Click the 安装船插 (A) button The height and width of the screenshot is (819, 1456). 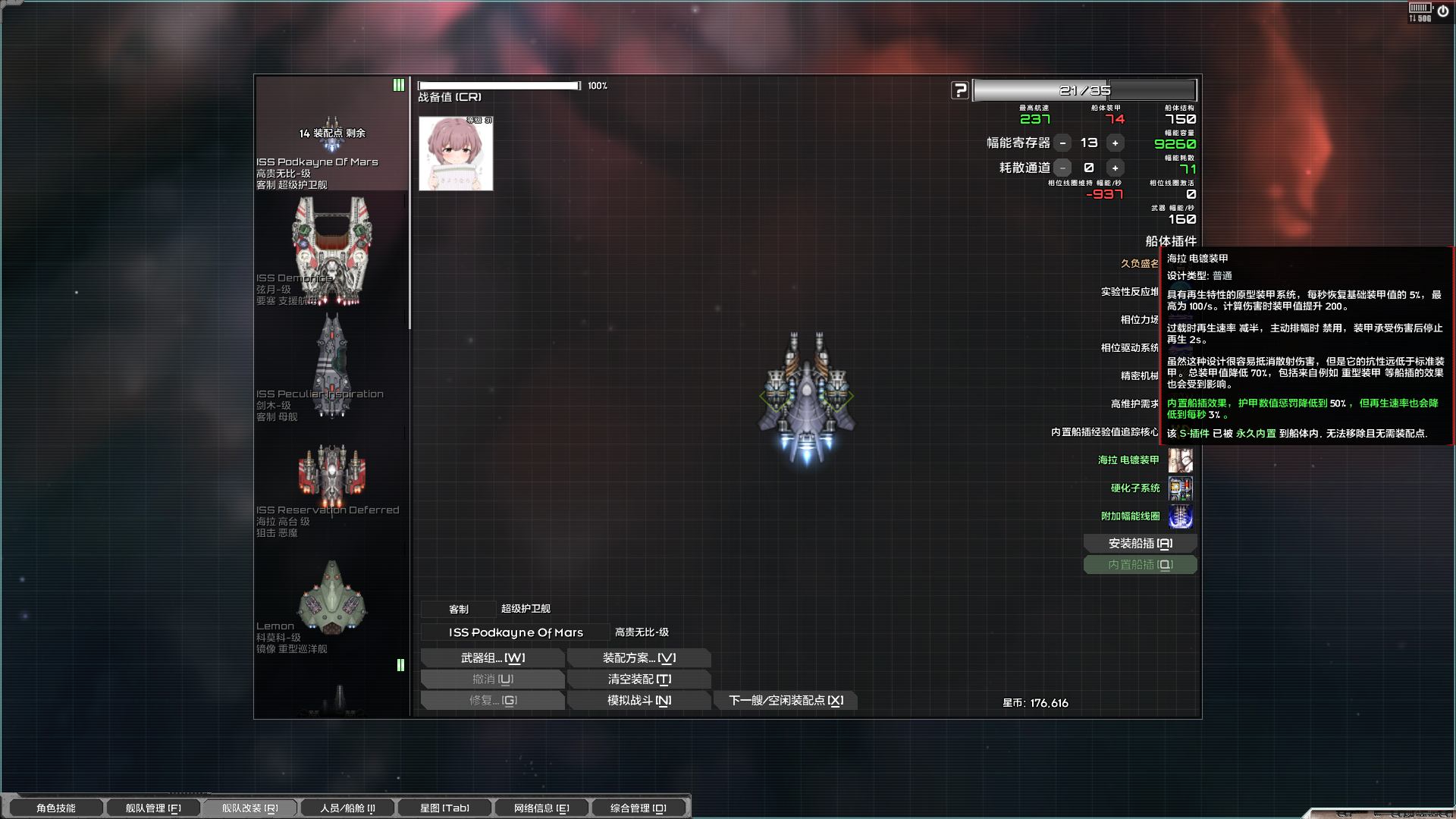click(1140, 543)
